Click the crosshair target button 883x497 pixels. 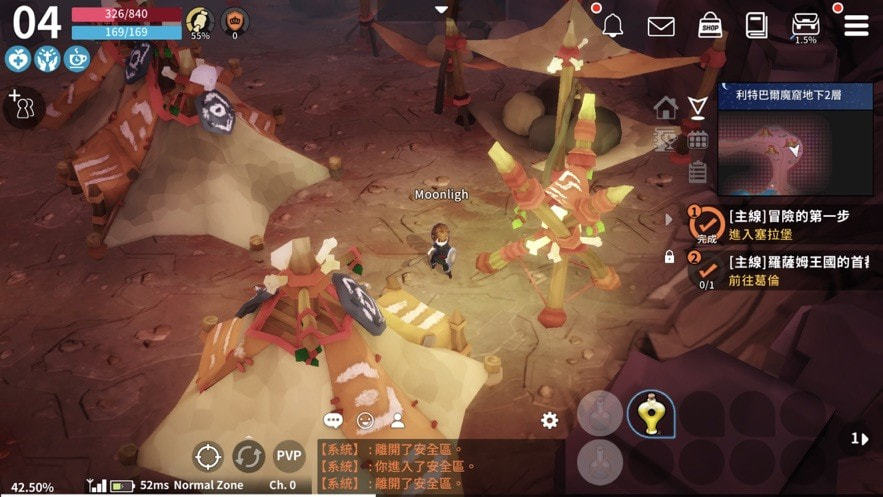(x=207, y=457)
